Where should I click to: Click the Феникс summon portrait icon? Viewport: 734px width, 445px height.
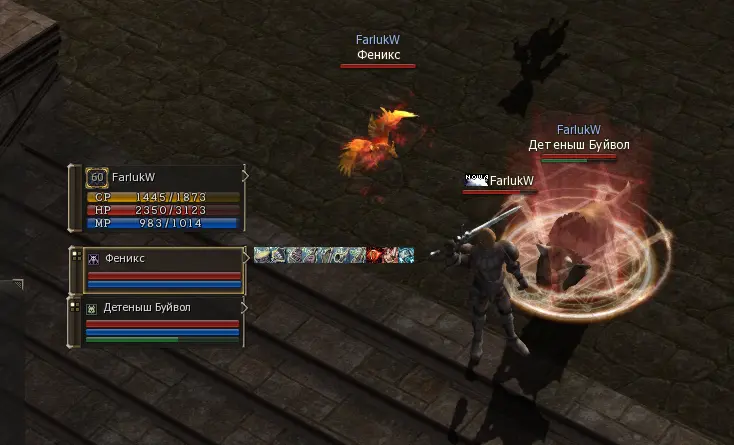coord(94,258)
